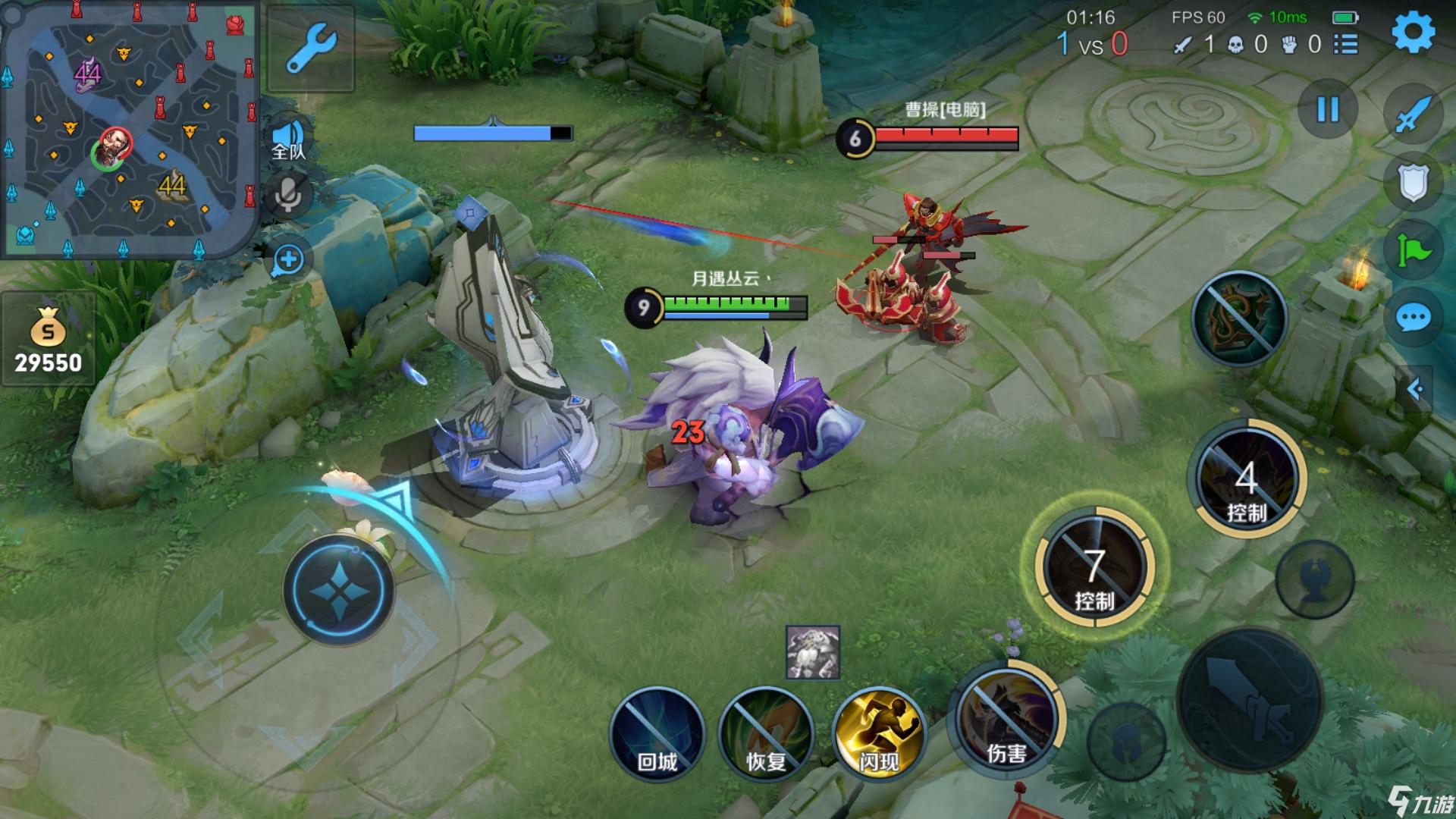The image size is (1456, 819).
Task: Open the settings gear menu
Action: point(1413,32)
